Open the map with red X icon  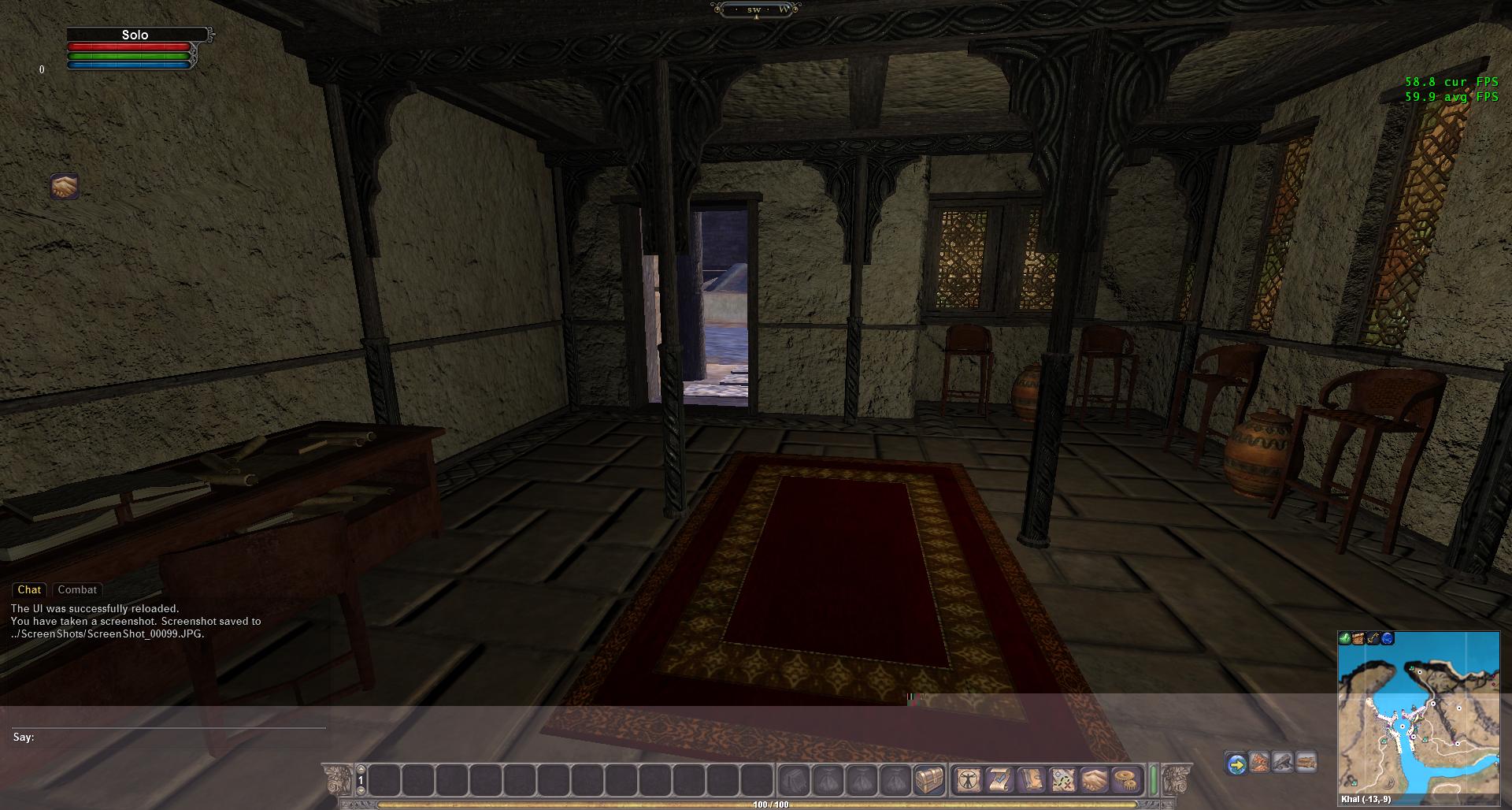[x=1064, y=780]
